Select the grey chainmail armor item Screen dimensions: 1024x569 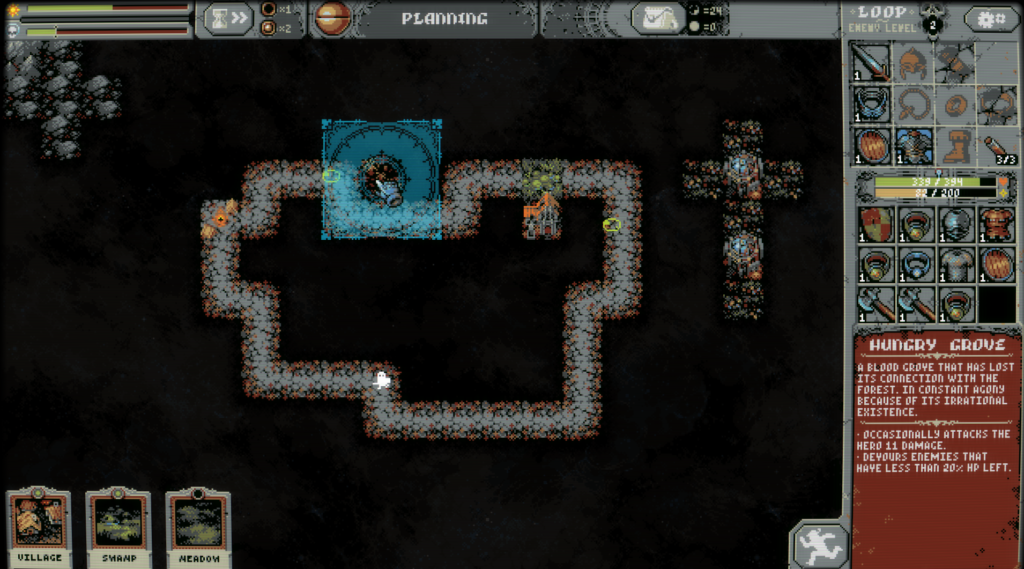956,265
